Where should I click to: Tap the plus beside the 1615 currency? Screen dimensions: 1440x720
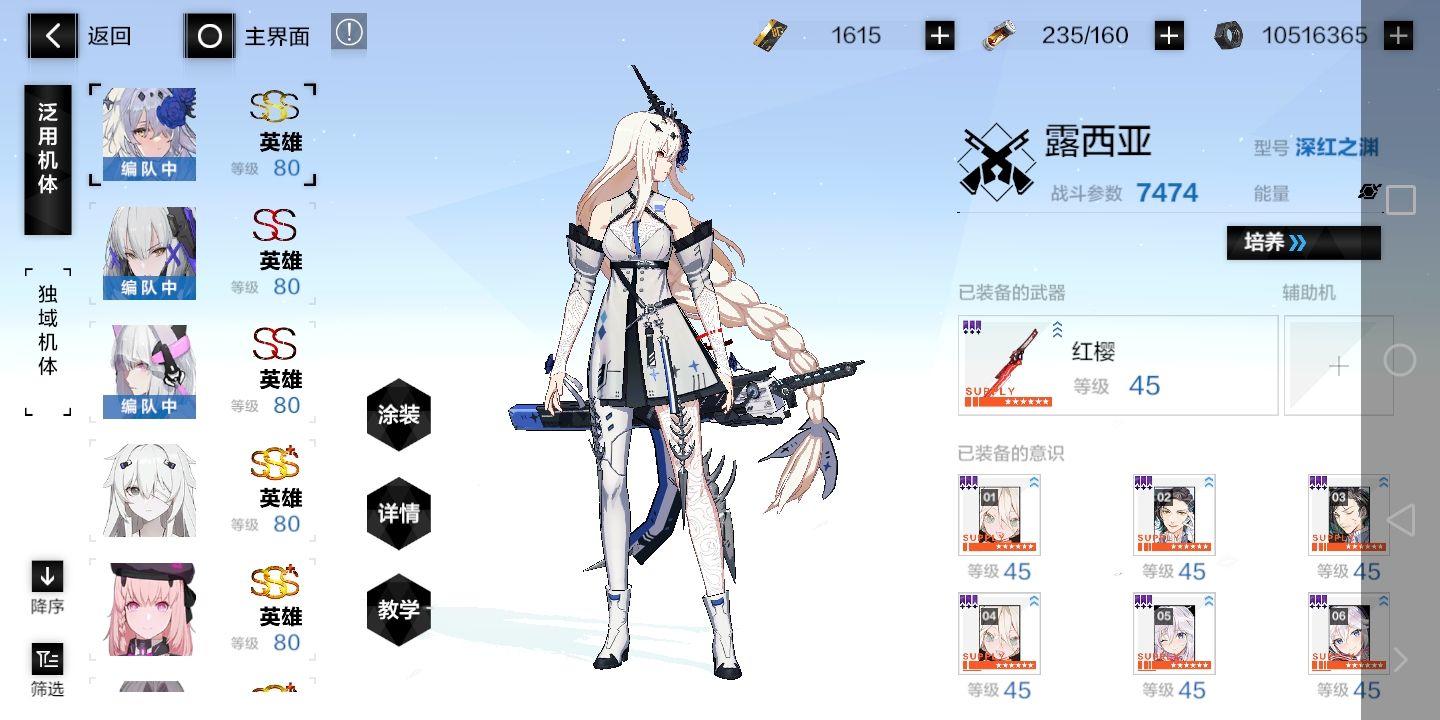(937, 34)
